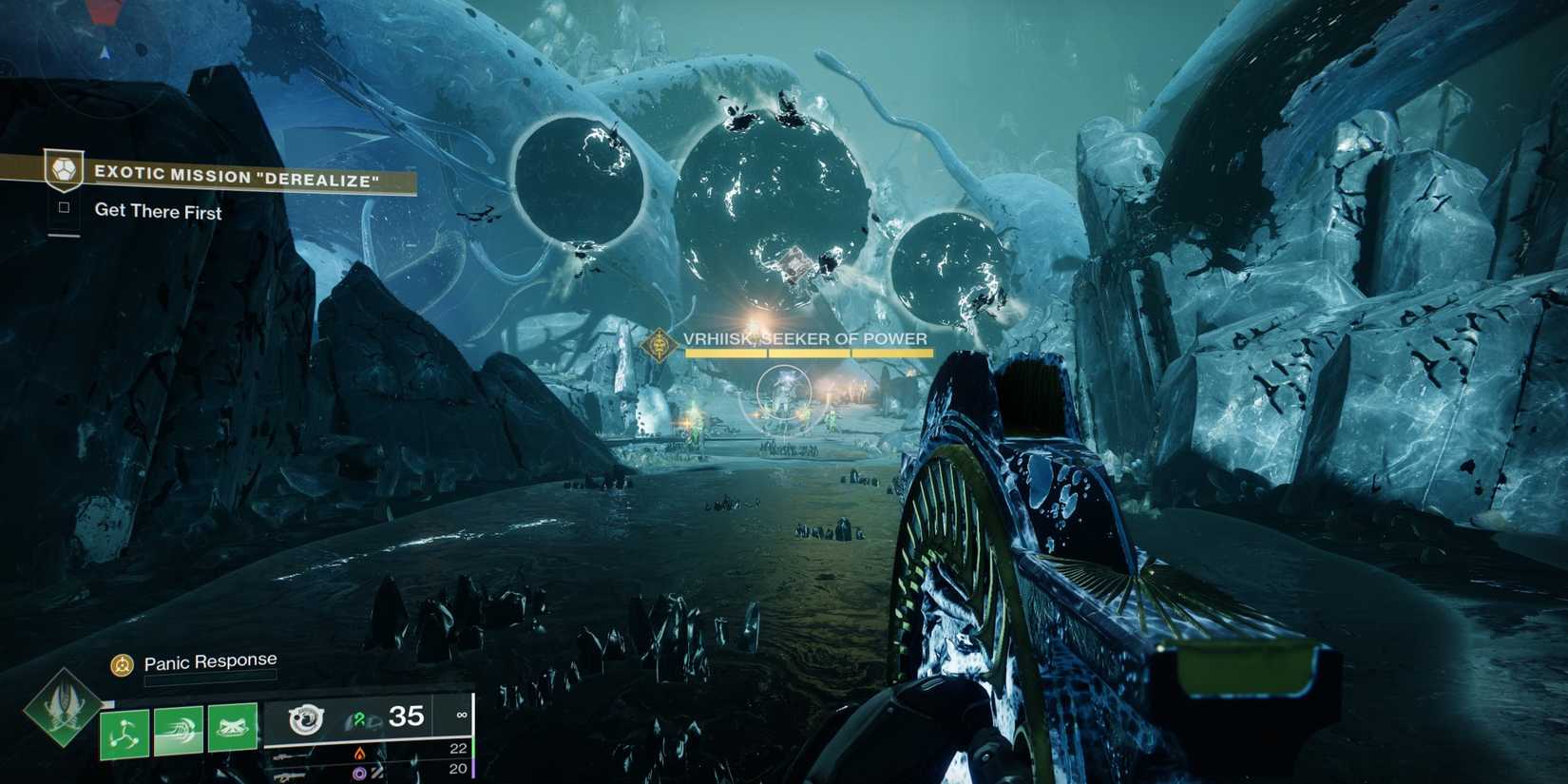Click the equipped heavy weapon reticle icon
This screenshot has width=1568, height=784.
(x=307, y=719)
